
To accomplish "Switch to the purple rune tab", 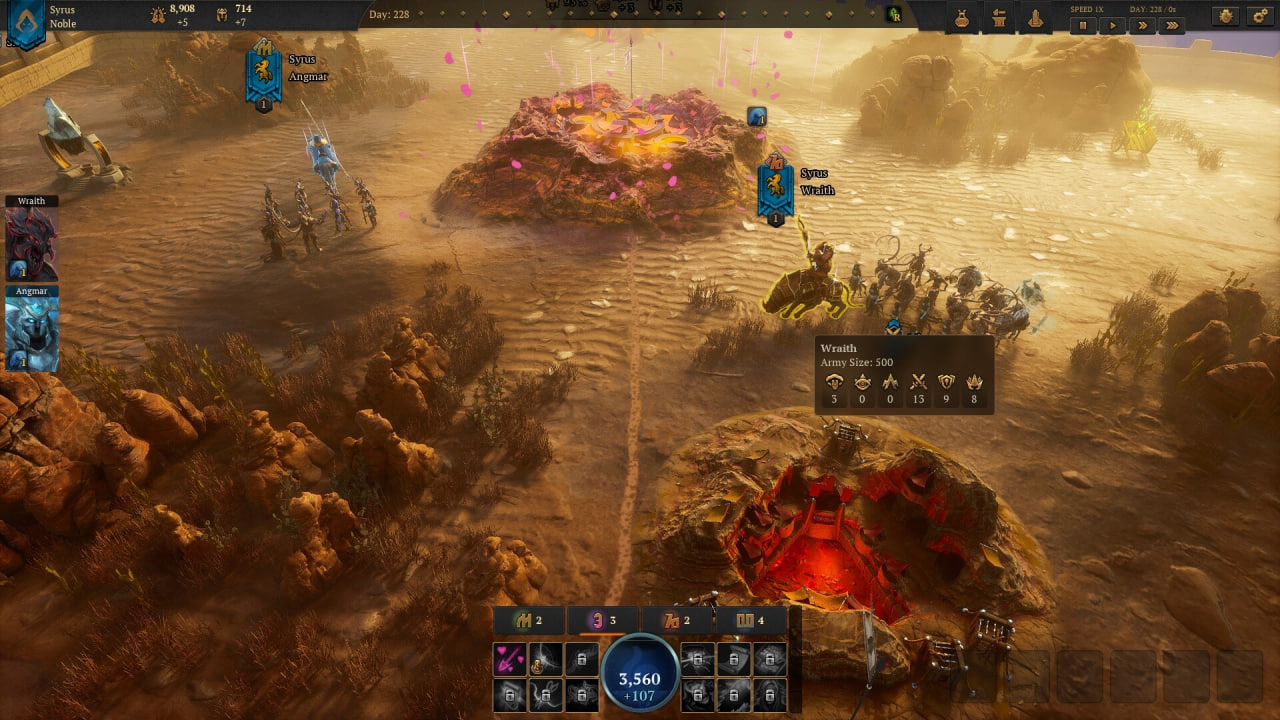I will point(603,621).
